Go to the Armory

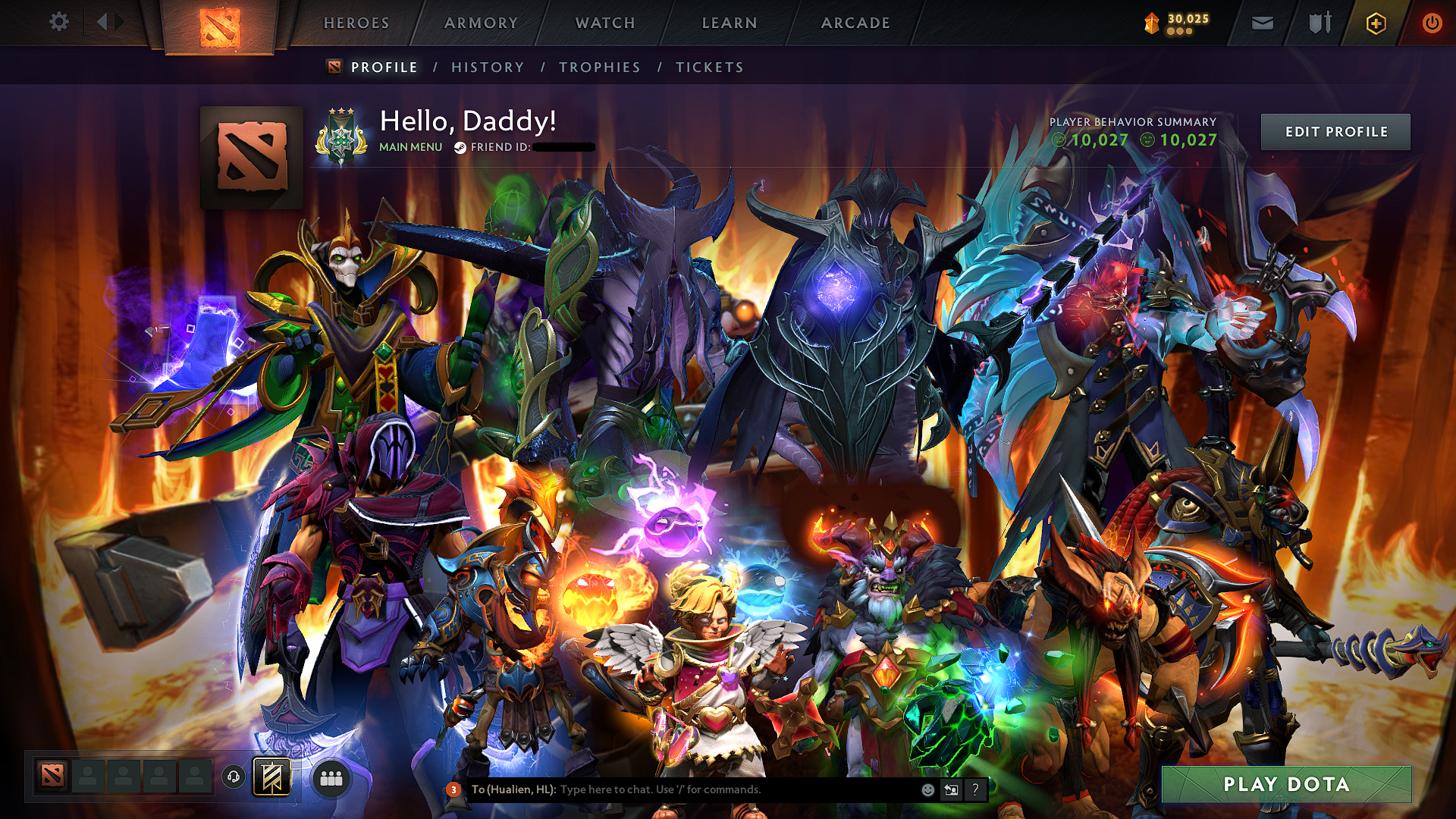481,23
